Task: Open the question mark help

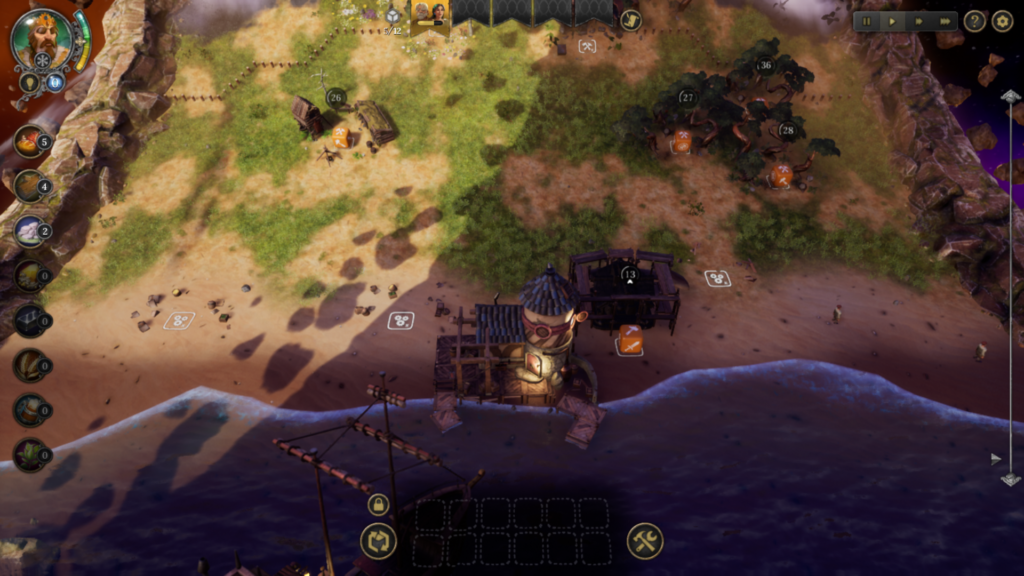Action: [x=975, y=21]
